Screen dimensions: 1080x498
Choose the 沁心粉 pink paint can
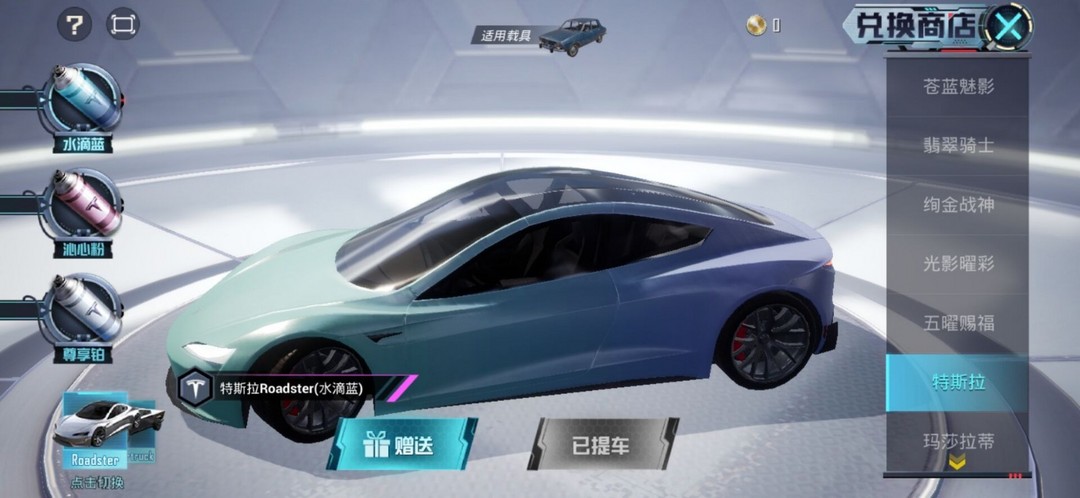pos(83,208)
